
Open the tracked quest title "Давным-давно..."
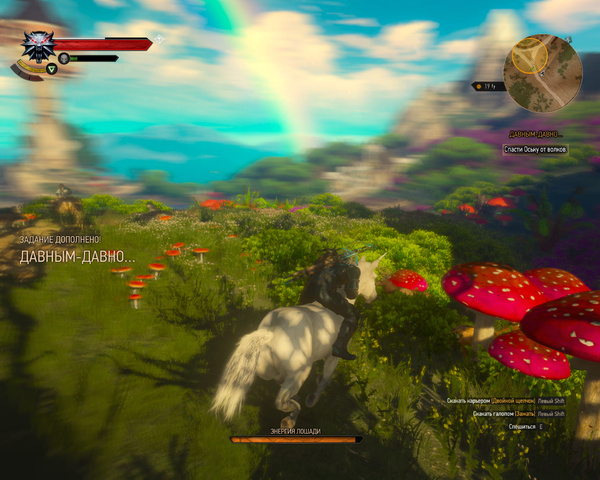coord(533,134)
